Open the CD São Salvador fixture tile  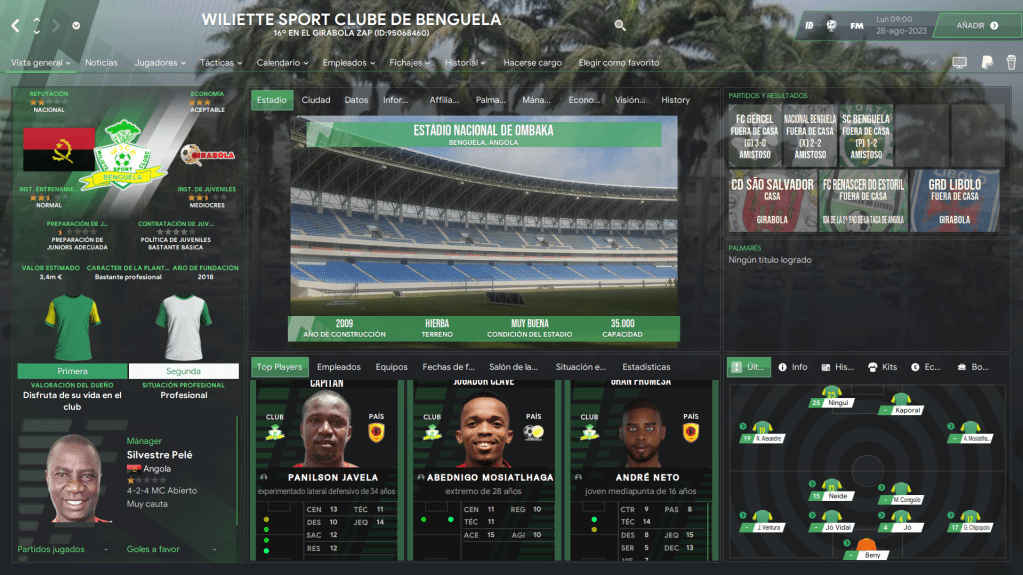(773, 200)
